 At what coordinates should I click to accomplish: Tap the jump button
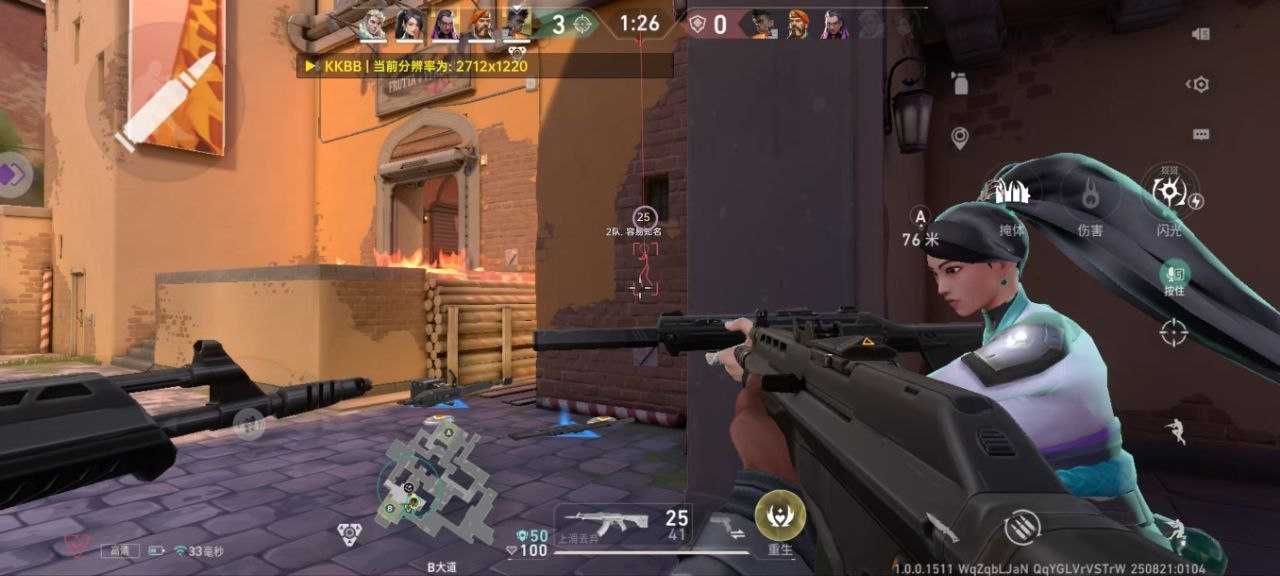1176,432
